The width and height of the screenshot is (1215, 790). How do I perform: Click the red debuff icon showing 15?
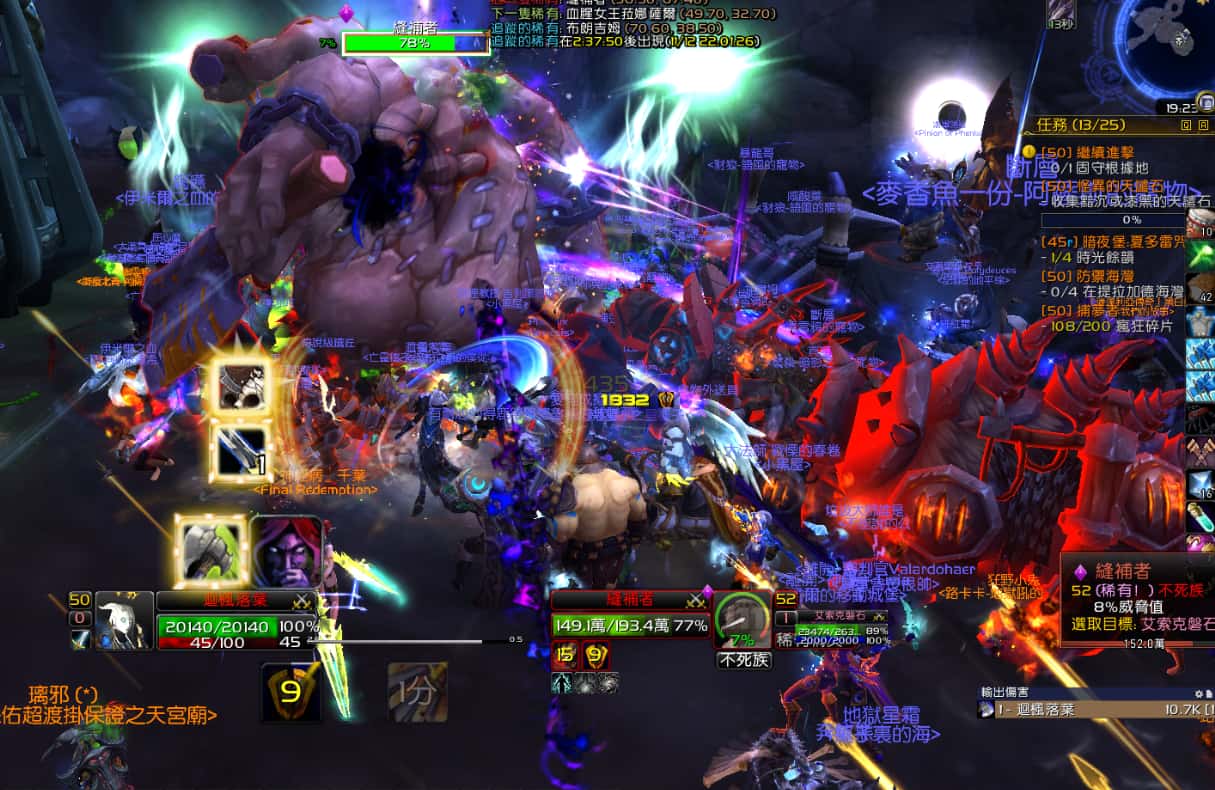click(x=565, y=657)
